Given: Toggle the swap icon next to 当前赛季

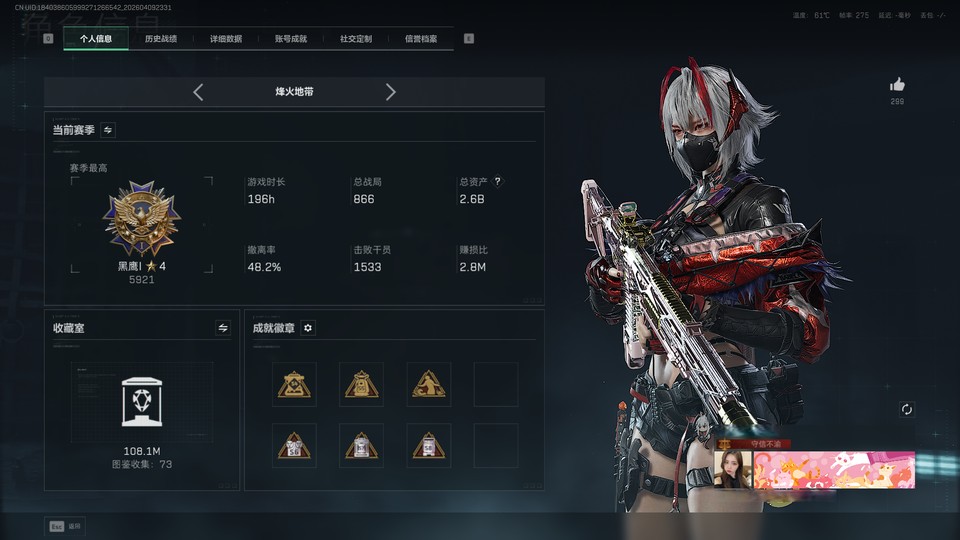Looking at the screenshot, I should click(x=108, y=130).
